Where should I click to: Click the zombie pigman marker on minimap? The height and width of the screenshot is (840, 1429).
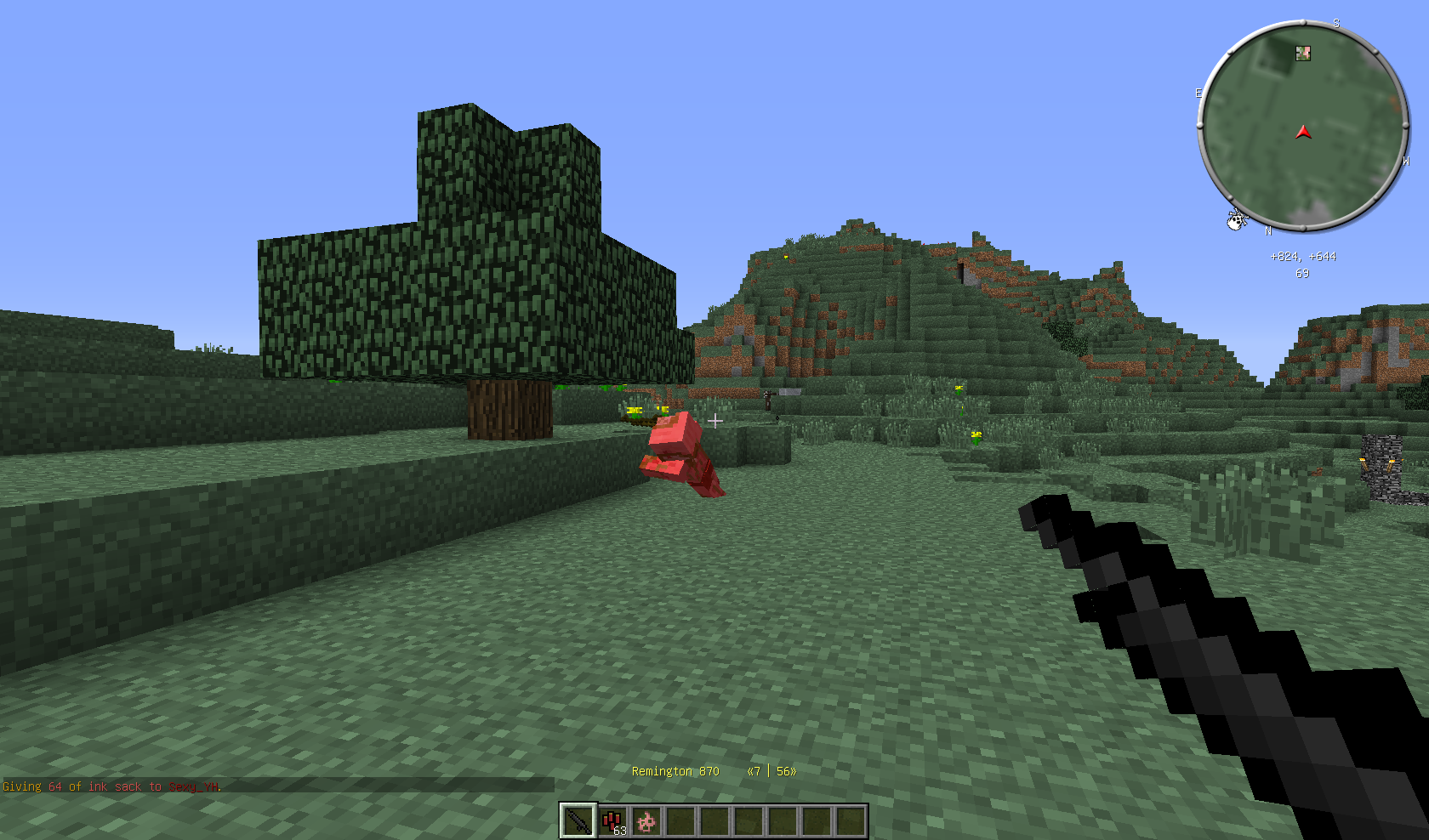1302,54
